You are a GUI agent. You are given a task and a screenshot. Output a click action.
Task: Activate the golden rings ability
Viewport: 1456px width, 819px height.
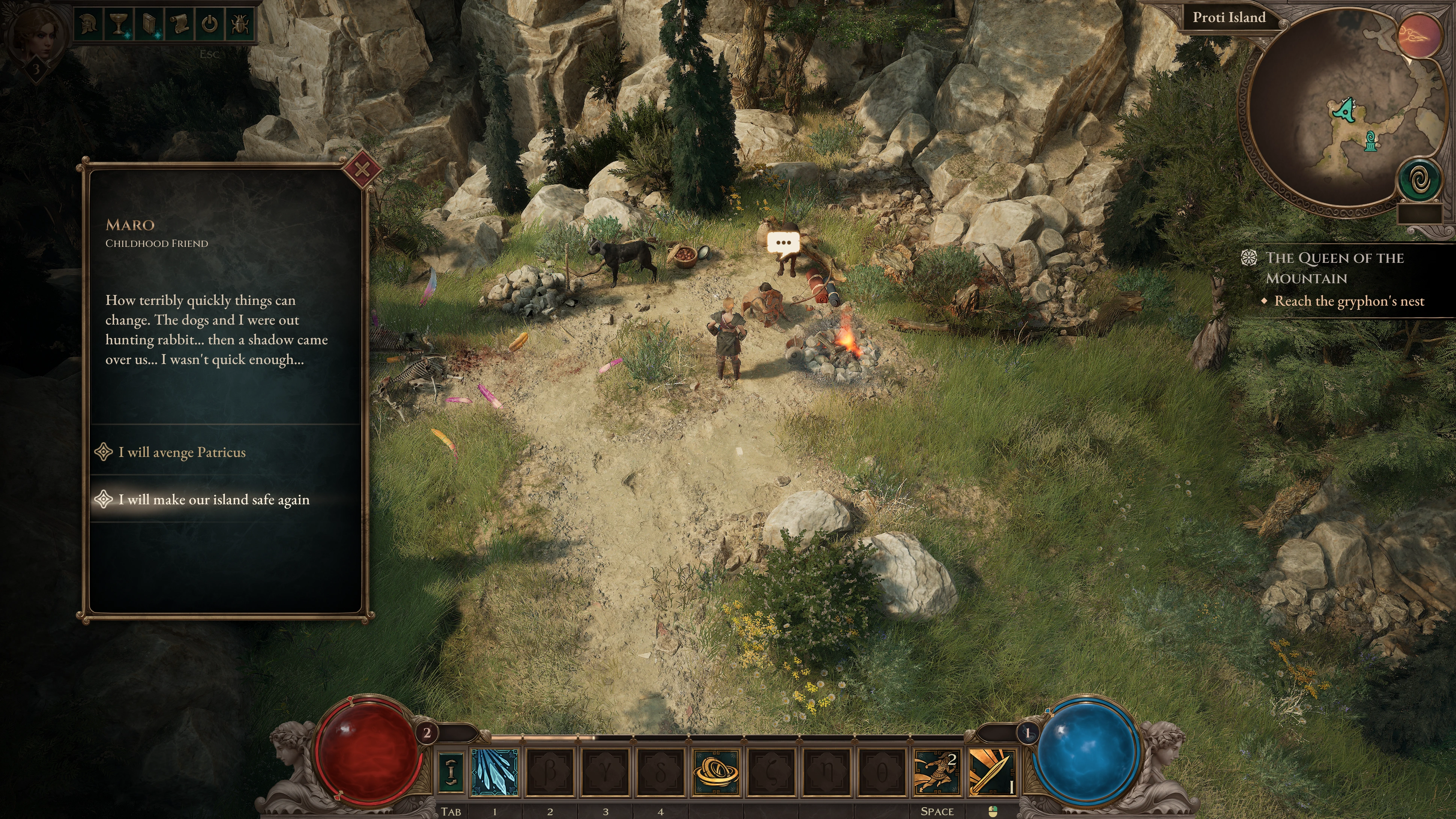click(716, 772)
